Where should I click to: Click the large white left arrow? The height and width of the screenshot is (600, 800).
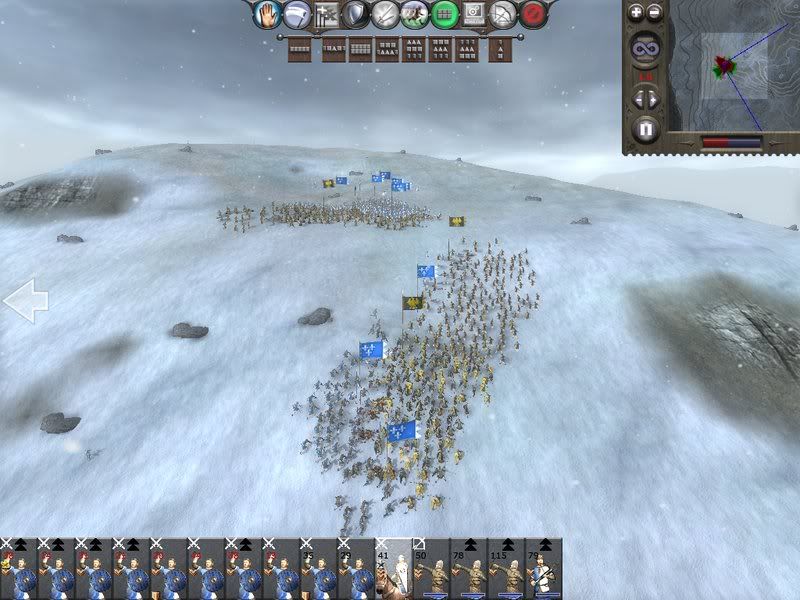[x=25, y=301]
